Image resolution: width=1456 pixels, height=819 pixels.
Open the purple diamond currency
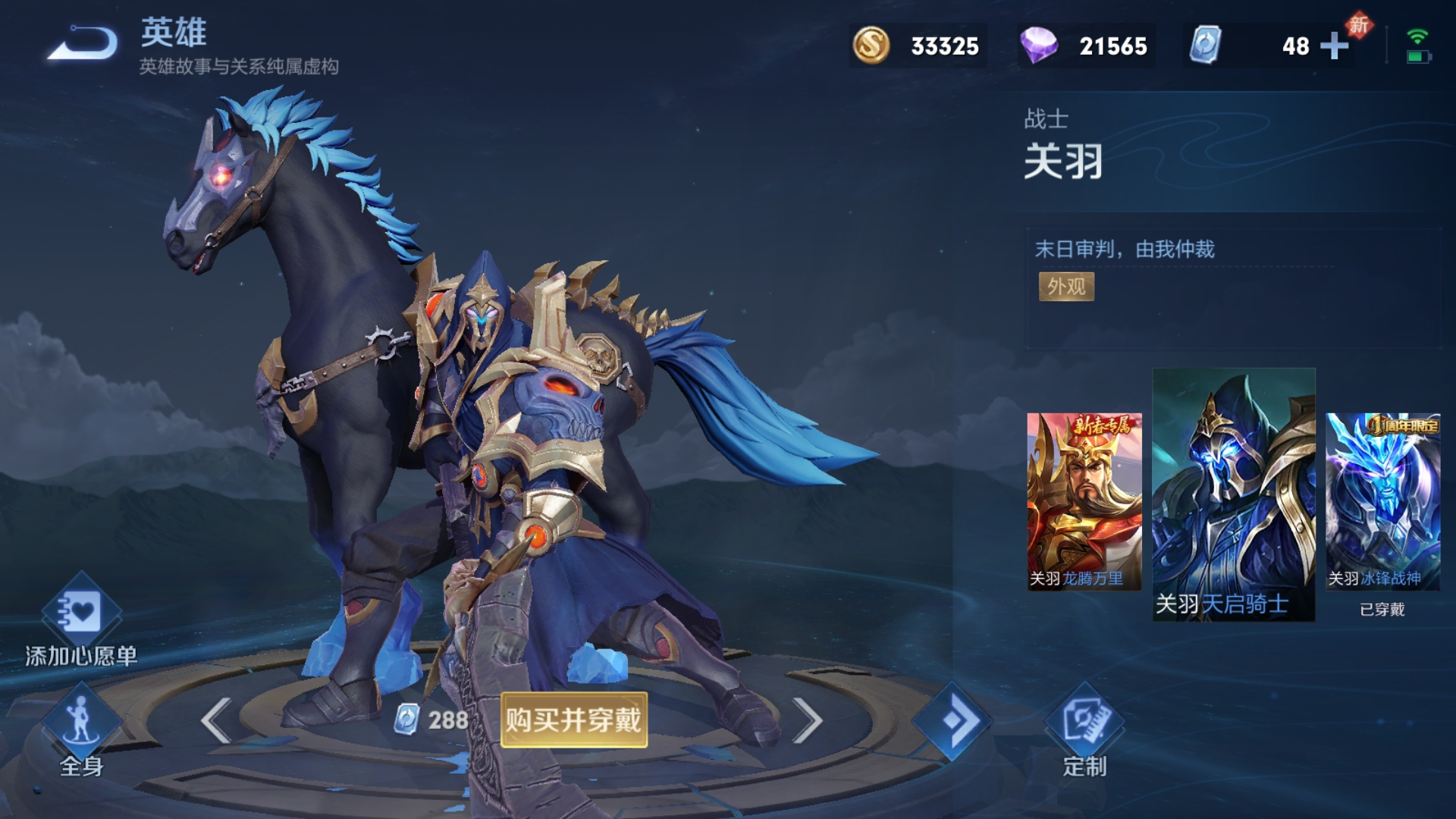pos(1086,46)
